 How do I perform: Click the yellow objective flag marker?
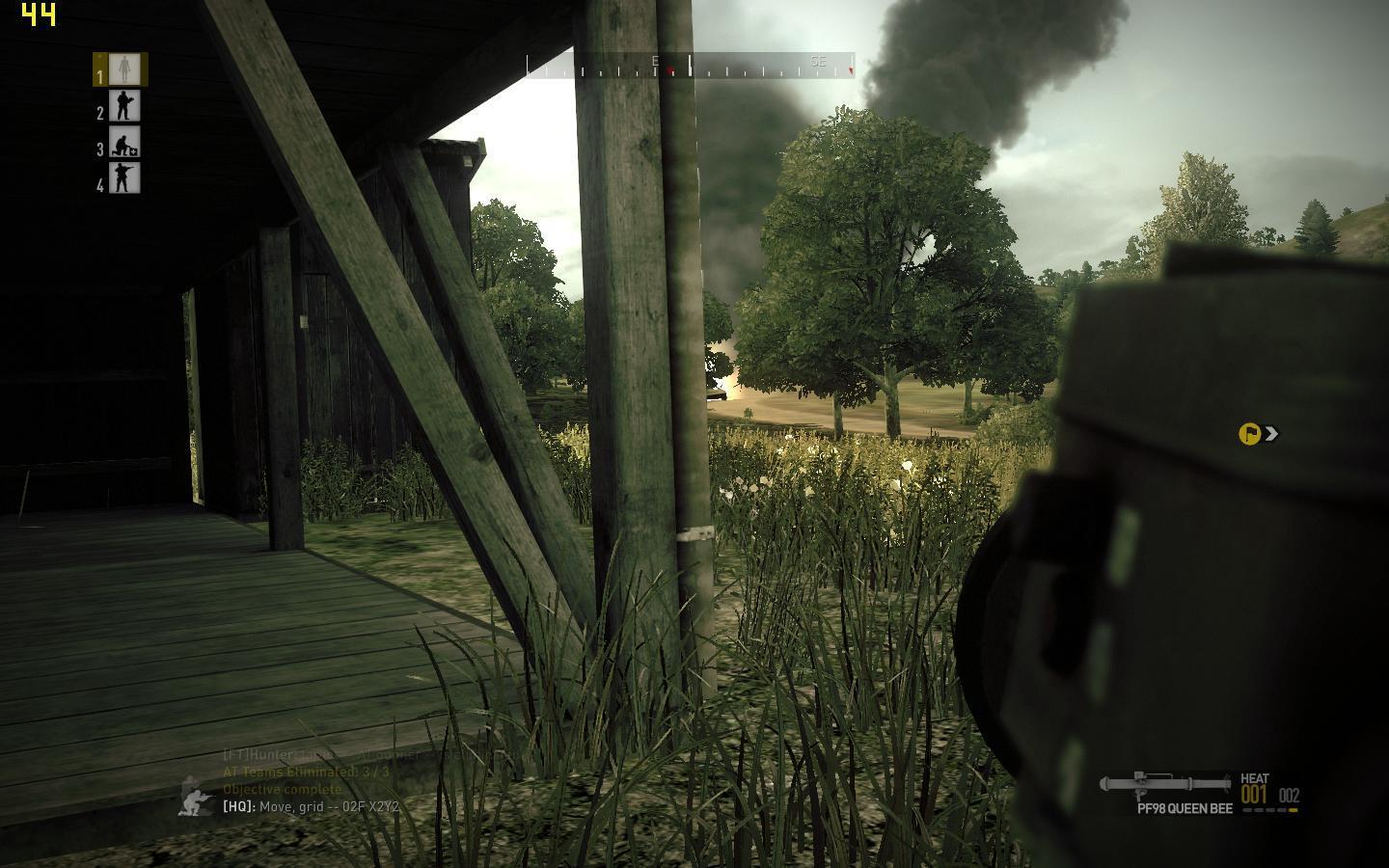click(x=1249, y=434)
